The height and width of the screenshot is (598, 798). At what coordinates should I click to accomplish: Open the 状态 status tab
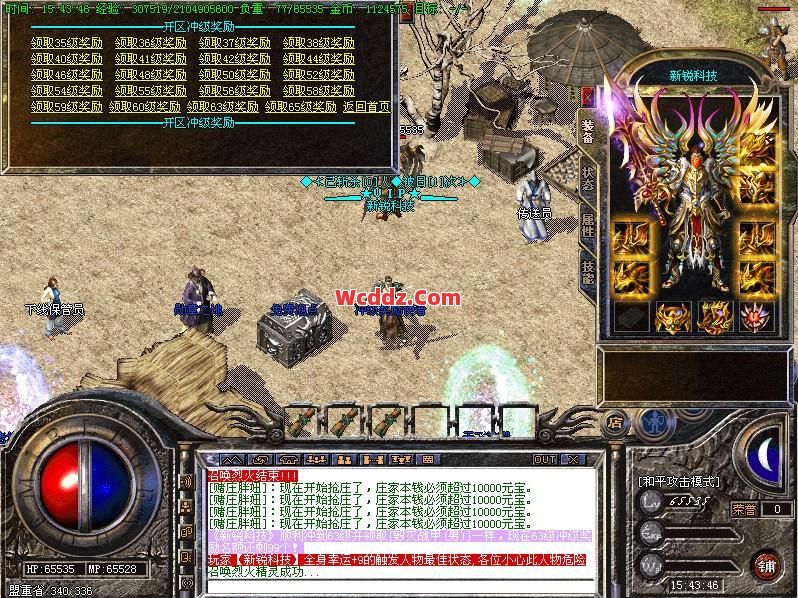(x=588, y=177)
